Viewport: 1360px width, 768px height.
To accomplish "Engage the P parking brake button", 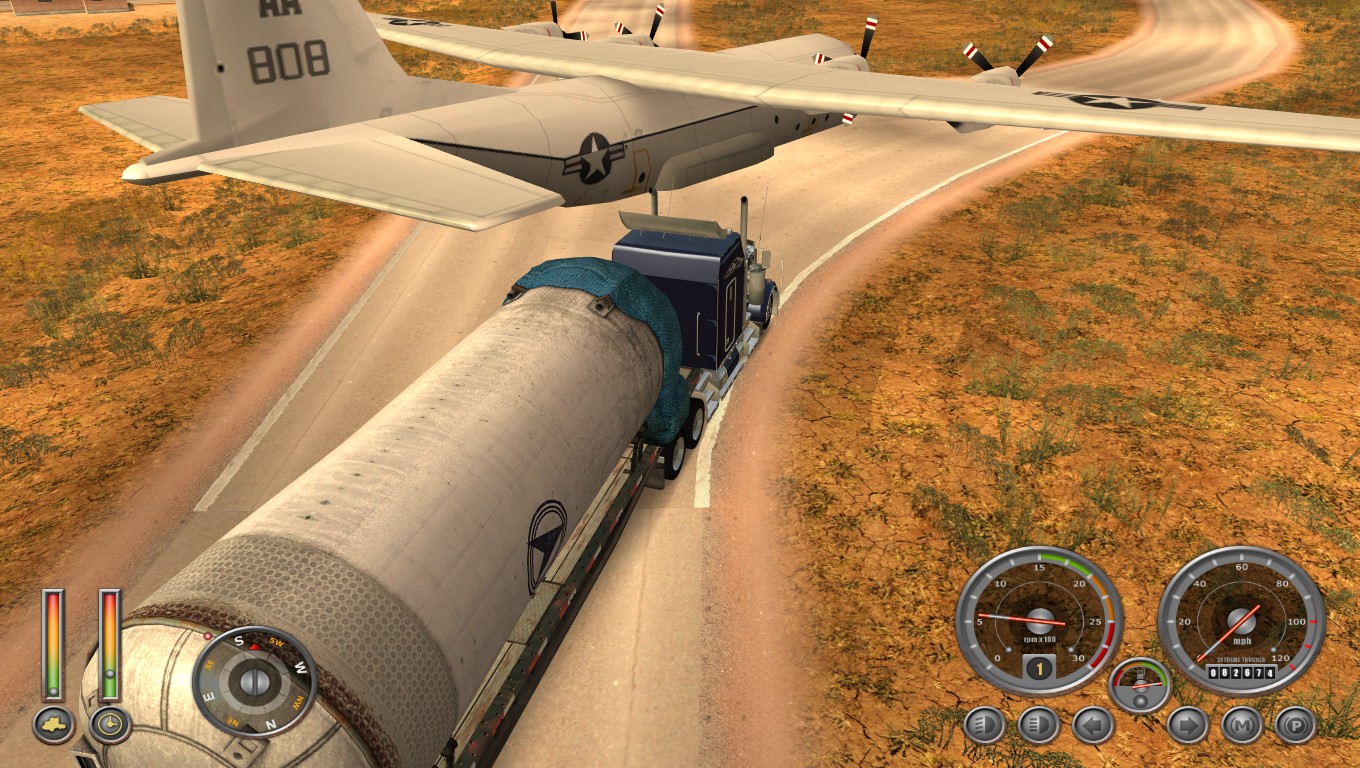I will pyautogui.click(x=1295, y=725).
